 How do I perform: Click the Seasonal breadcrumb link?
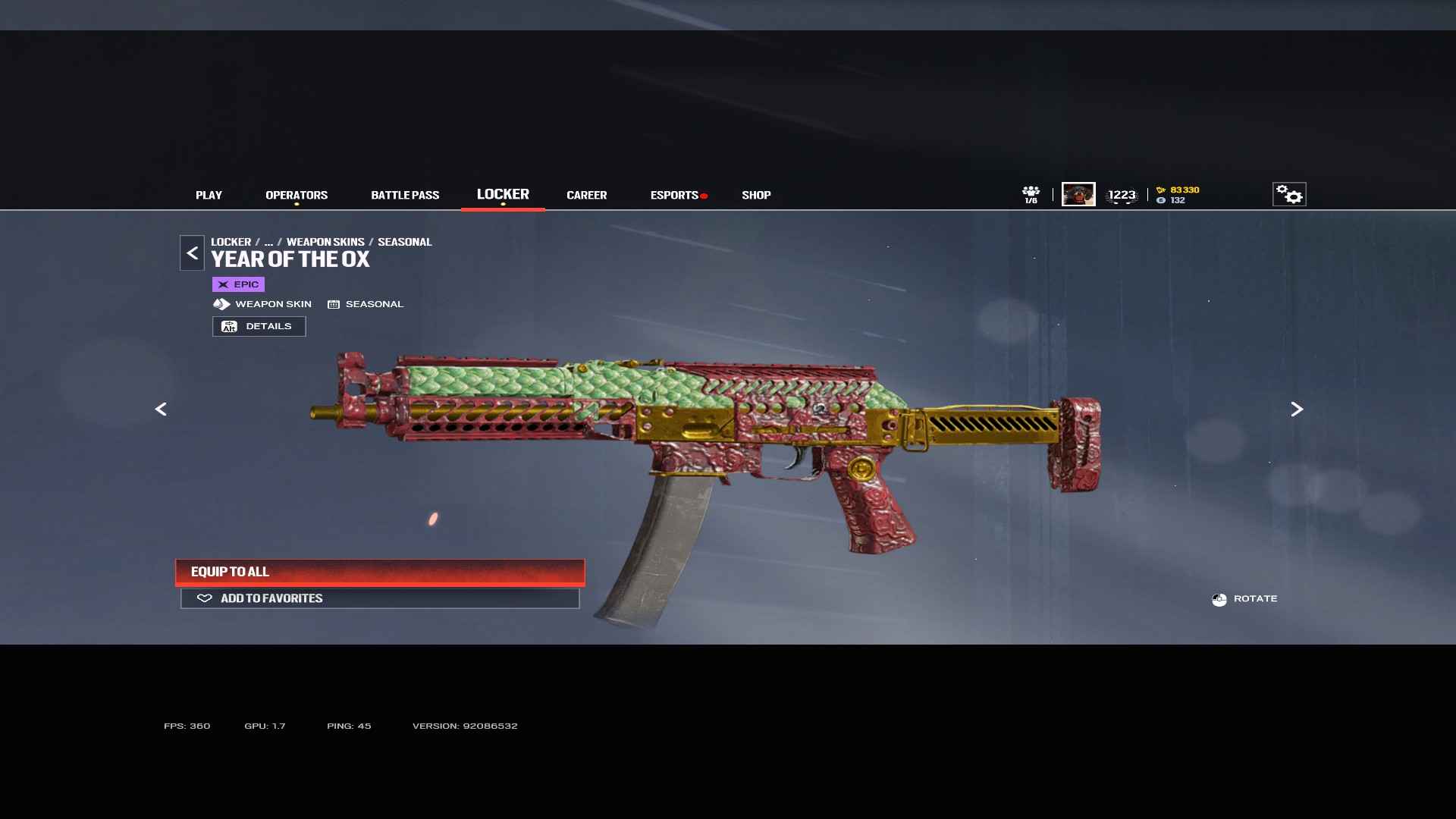(x=404, y=242)
